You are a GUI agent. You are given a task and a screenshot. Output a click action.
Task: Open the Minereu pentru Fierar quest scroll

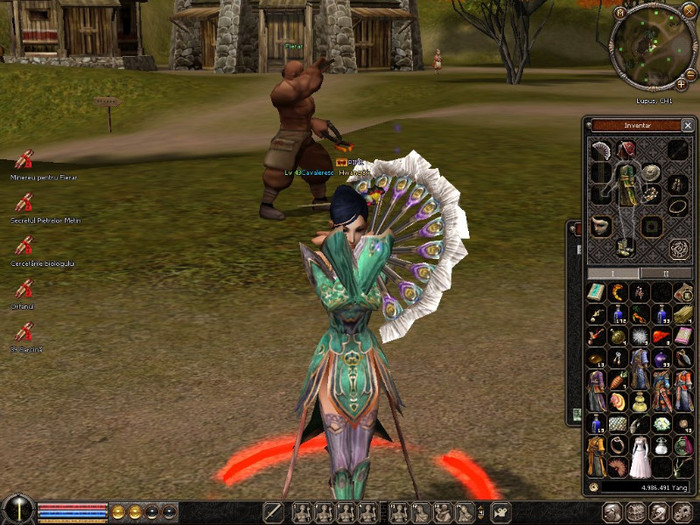point(23,159)
